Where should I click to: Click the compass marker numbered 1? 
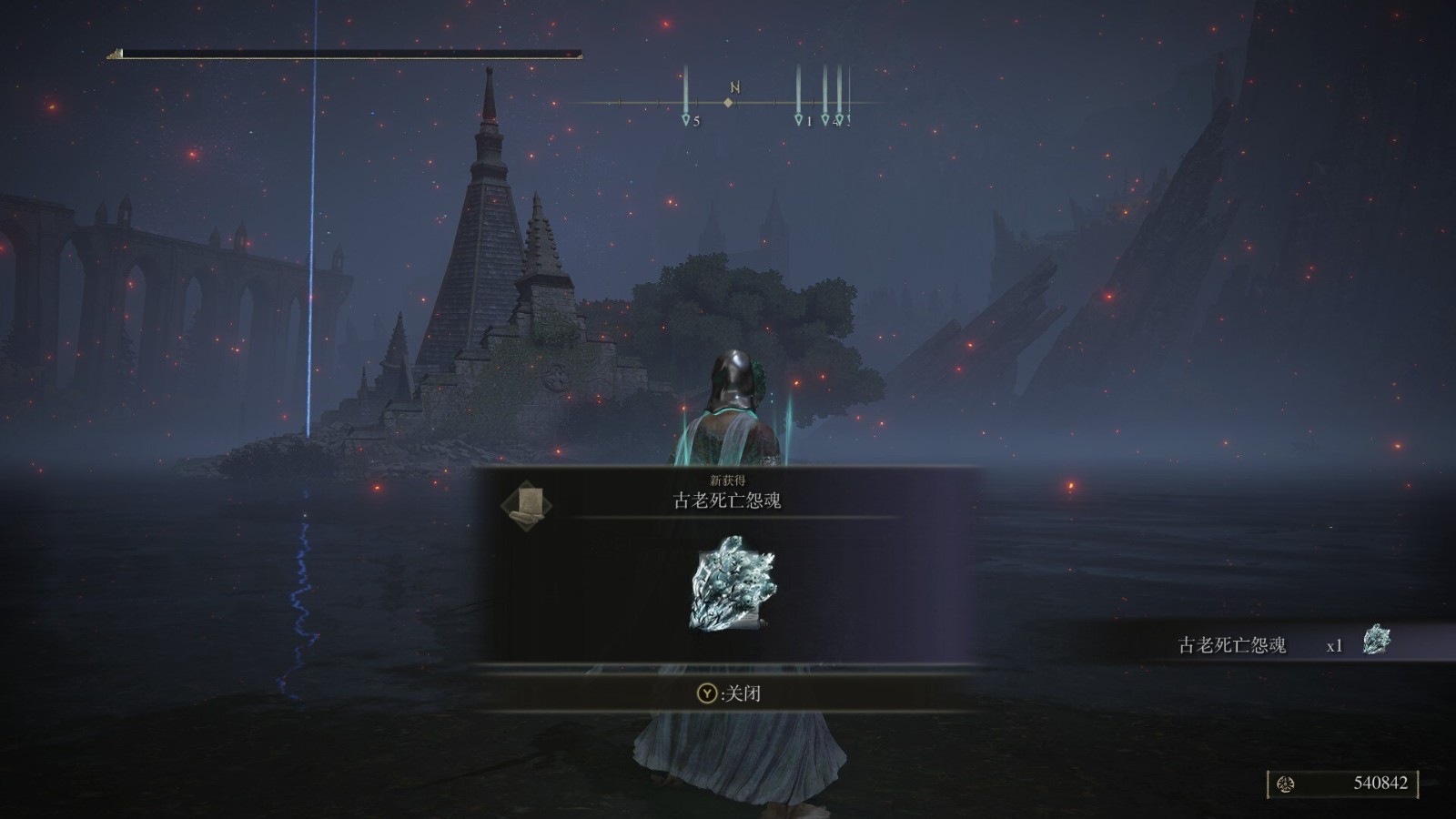click(799, 119)
